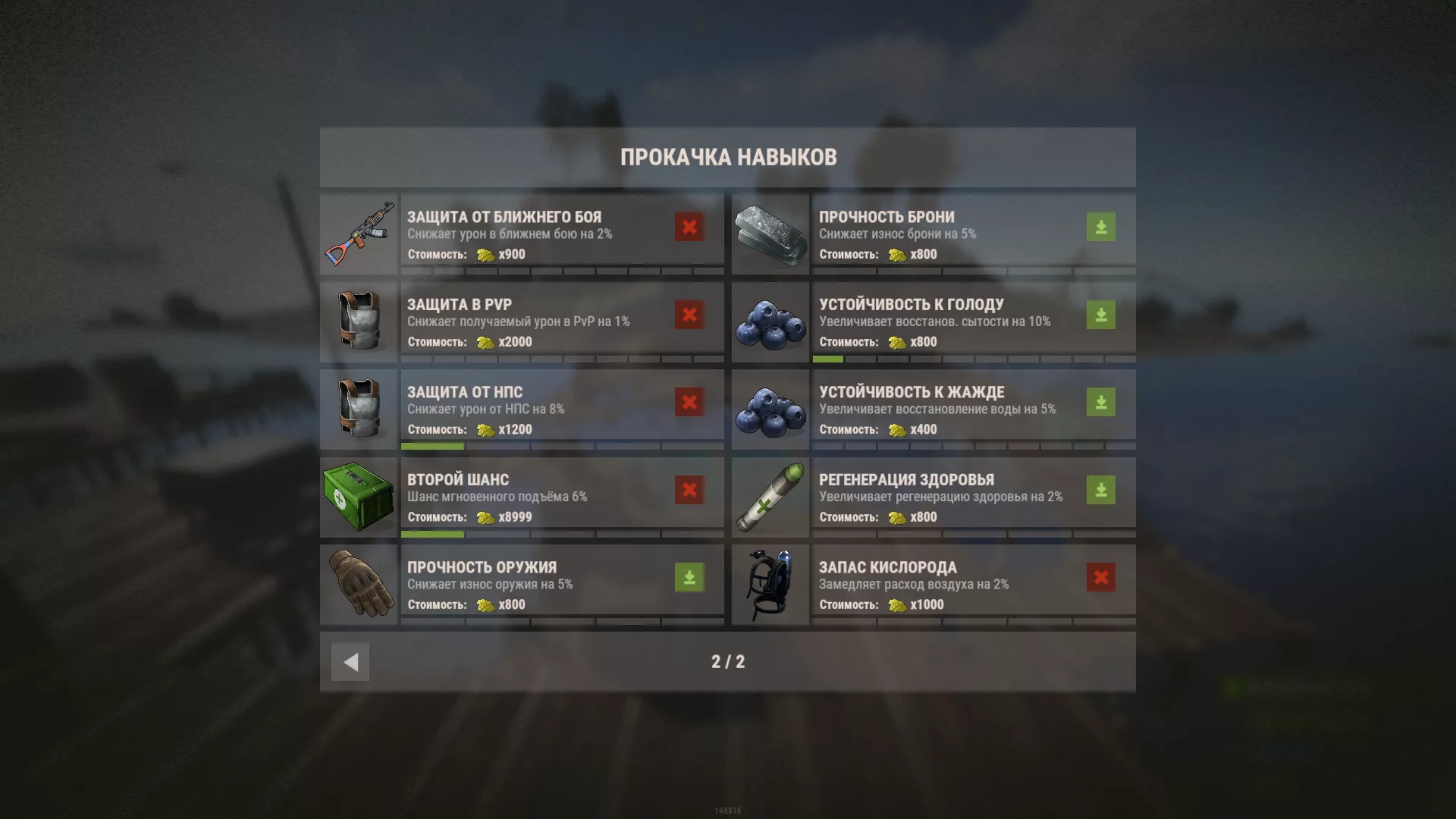Click the blueberries icon for Устойчивость к голоду

(x=770, y=318)
